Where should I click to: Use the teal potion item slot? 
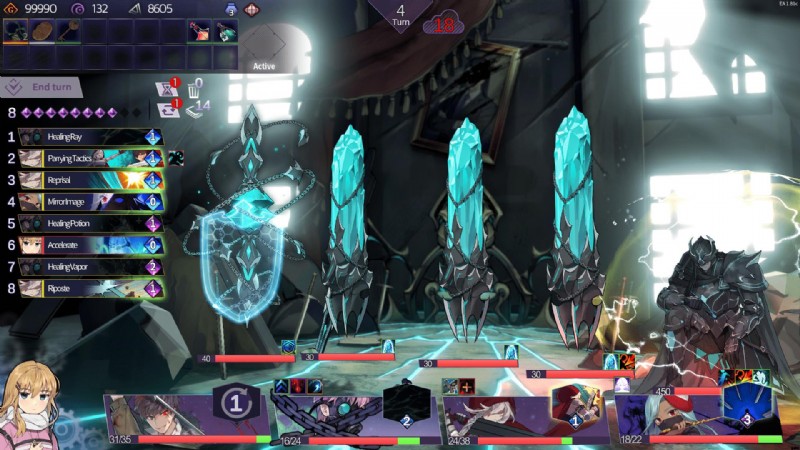pyautogui.click(x=225, y=32)
